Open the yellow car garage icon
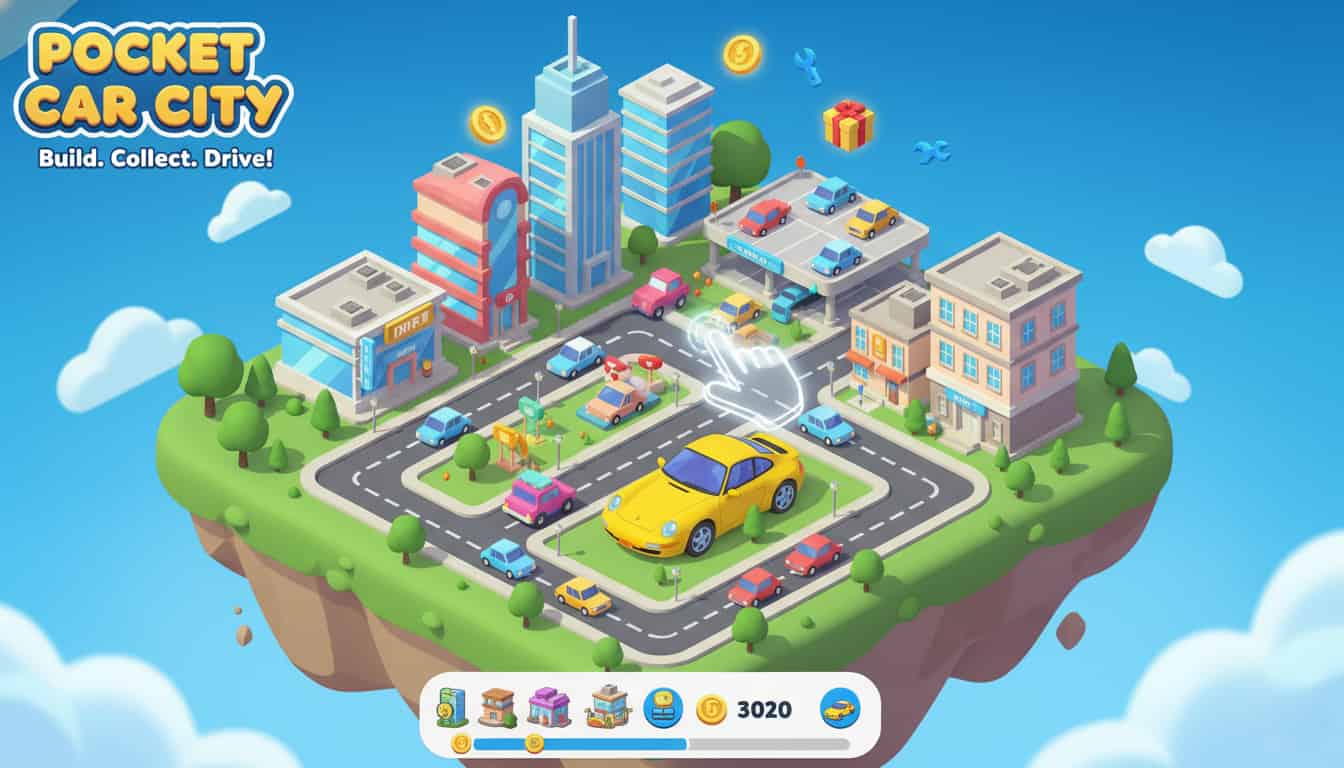The height and width of the screenshot is (768, 1344). tap(842, 706)
